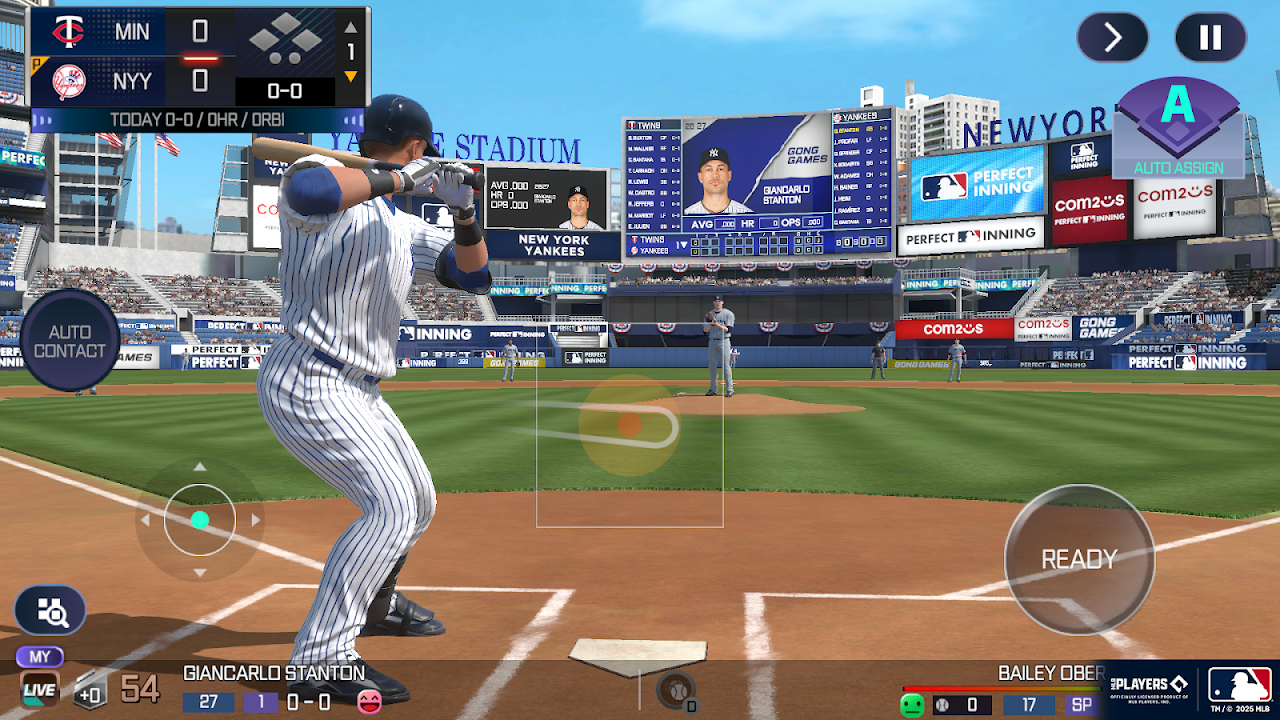Tap the skip-forward arrow button
The image size is (1280, 720).
click(1112, 38)
